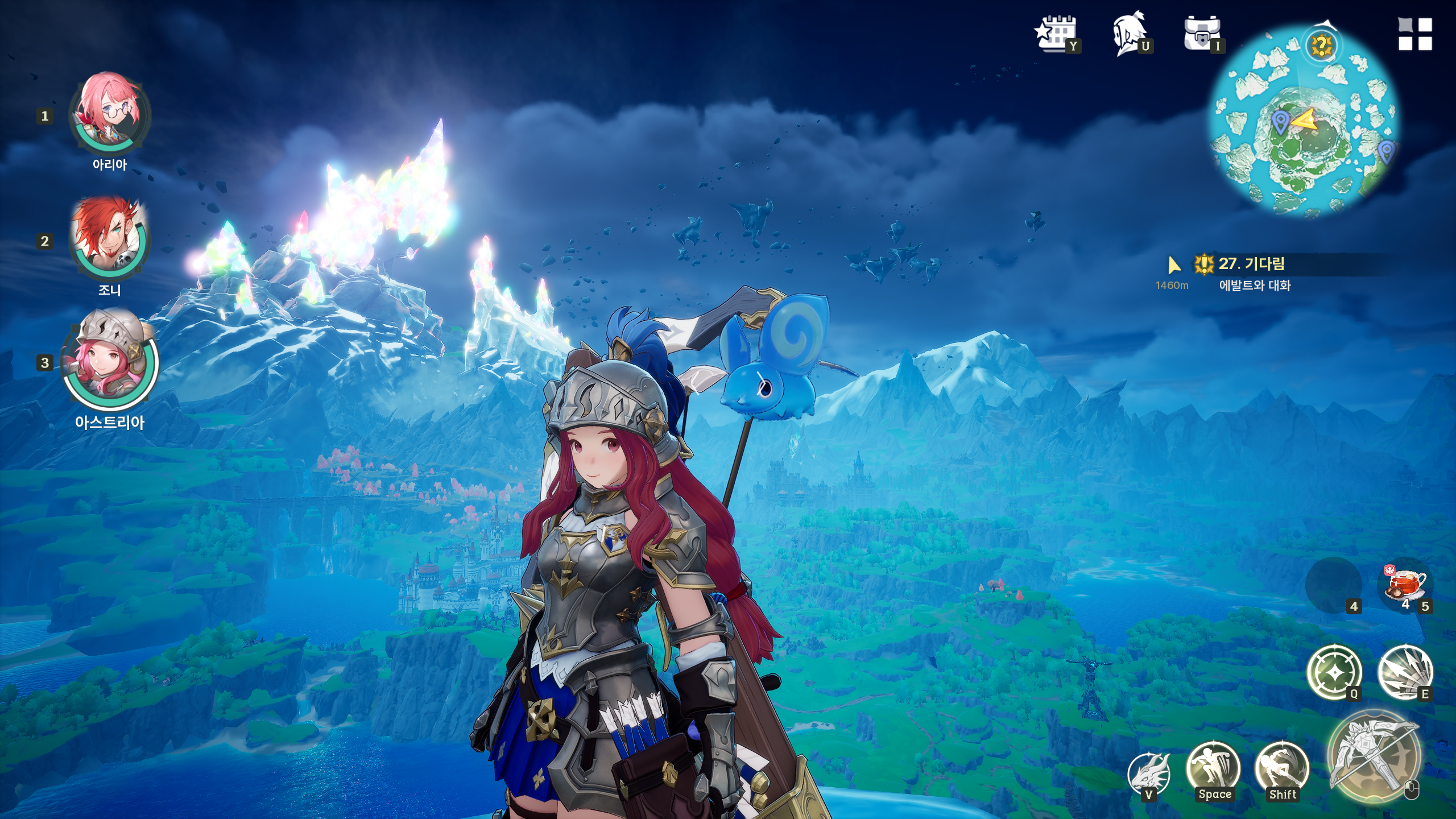Open the backpack inventory
Image resolution: width=1456 pixels, height=819 pixels.
point(1202,33)
